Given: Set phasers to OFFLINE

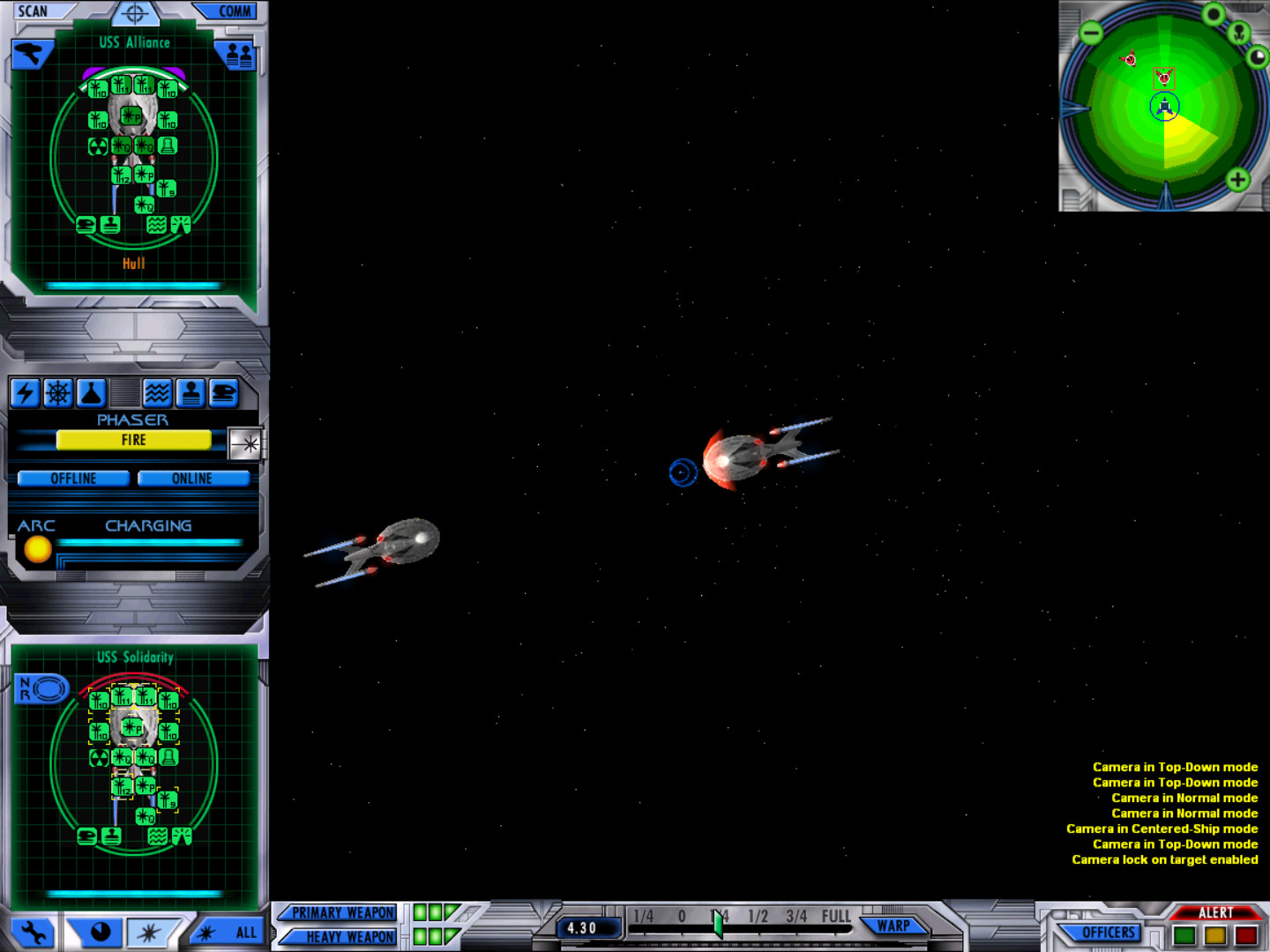Looking at the screenshot, I should tap(73, 479).
